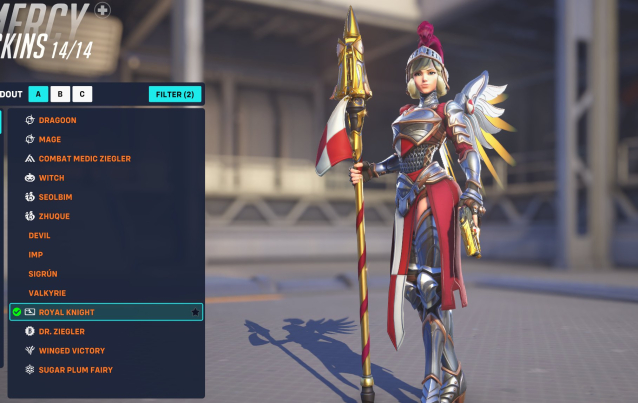Screen dimensions: 638x403
Task: Preview the Sugar Plum Fairy skin
Action: point(75,370)
